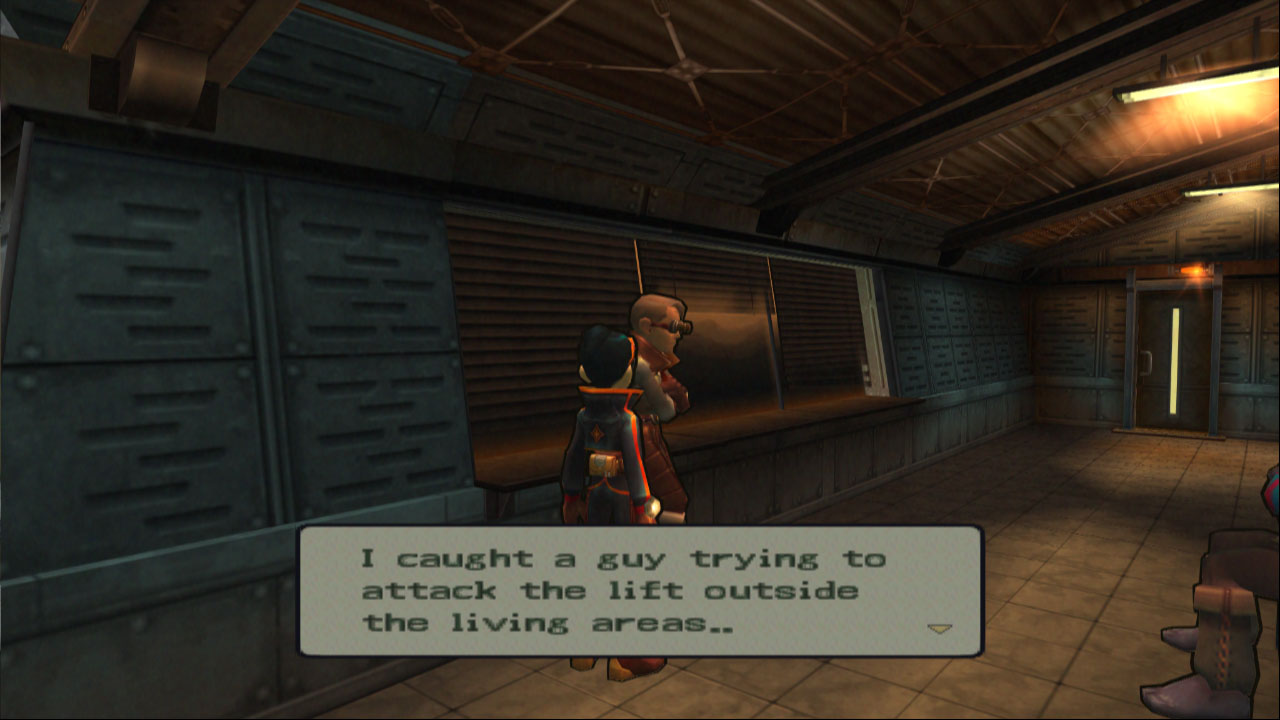This screenshot has height=720, width=1280.
Task: Click the dialogue continue arrow
Action: click(939, 629)
